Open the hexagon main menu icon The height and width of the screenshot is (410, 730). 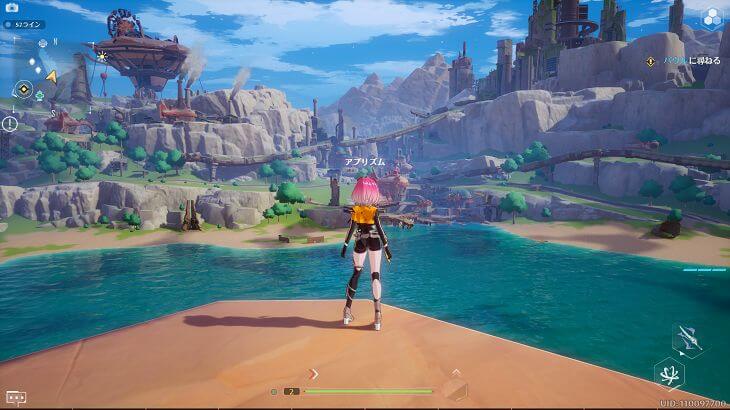[x=711, y=17]
